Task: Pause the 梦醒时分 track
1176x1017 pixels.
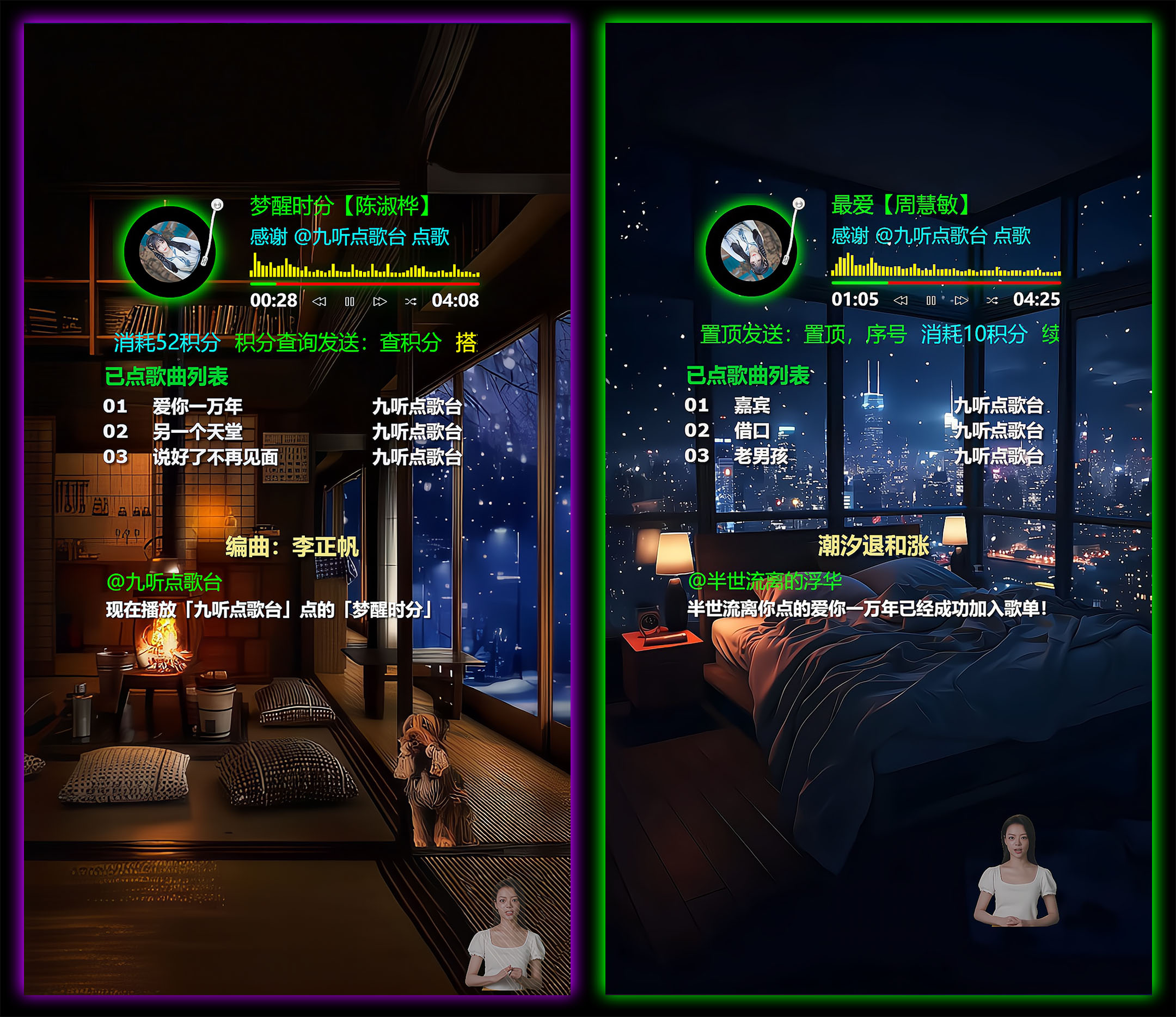Action: pyautogui.click(x=350, y=302)
